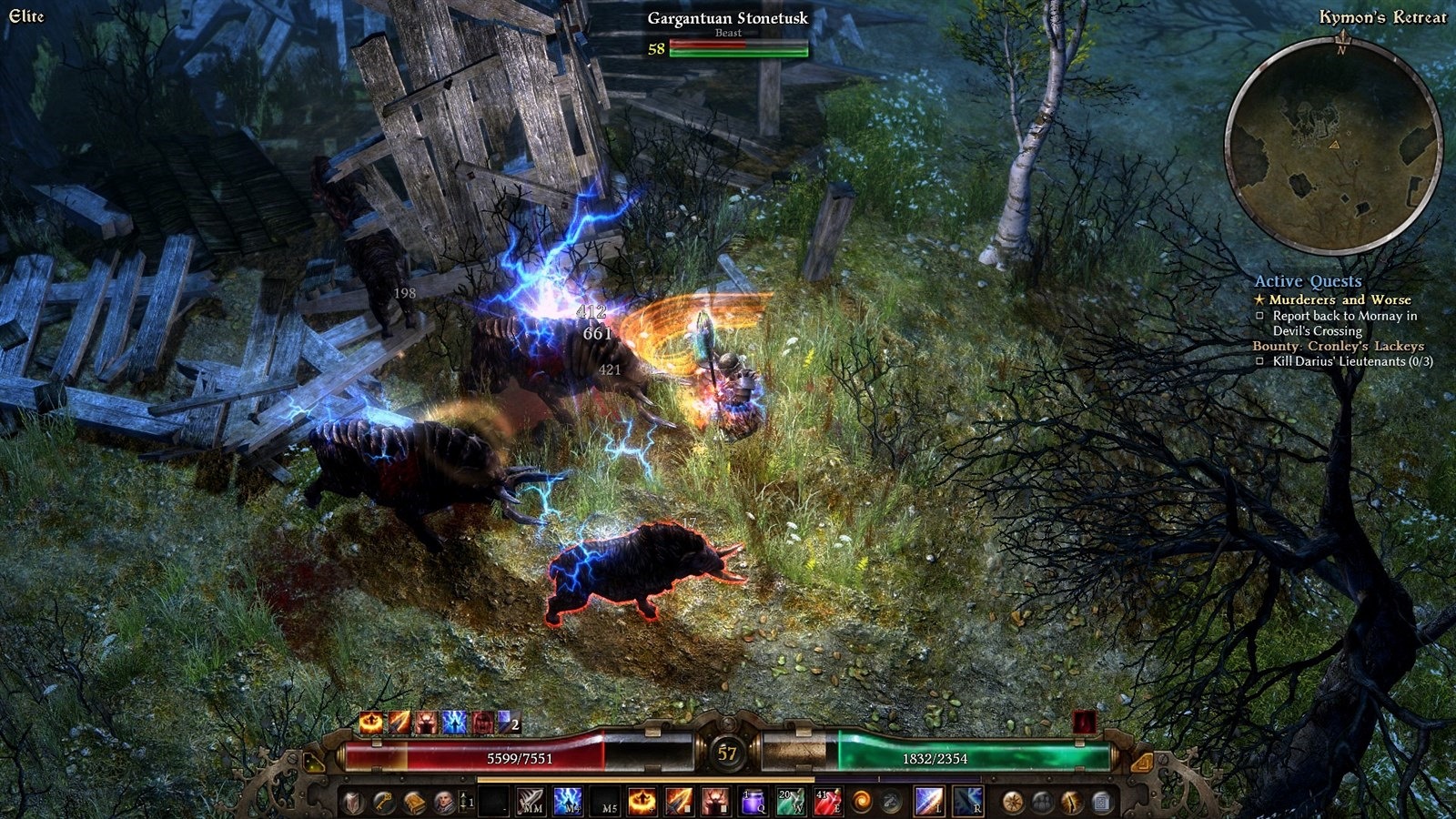Image resolution: width=1456 pixels, height=819 pixels.
Task: Open the orange swirl rift portal button
Action: (x=860, y=802)
